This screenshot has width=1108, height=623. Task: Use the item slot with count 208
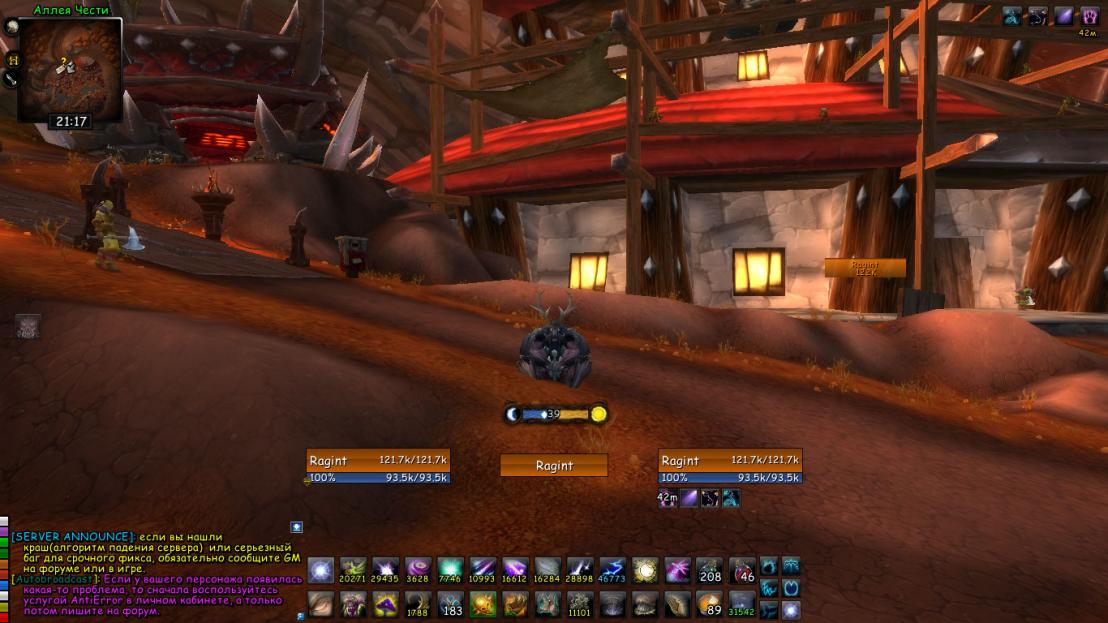[x=709, y=570]
